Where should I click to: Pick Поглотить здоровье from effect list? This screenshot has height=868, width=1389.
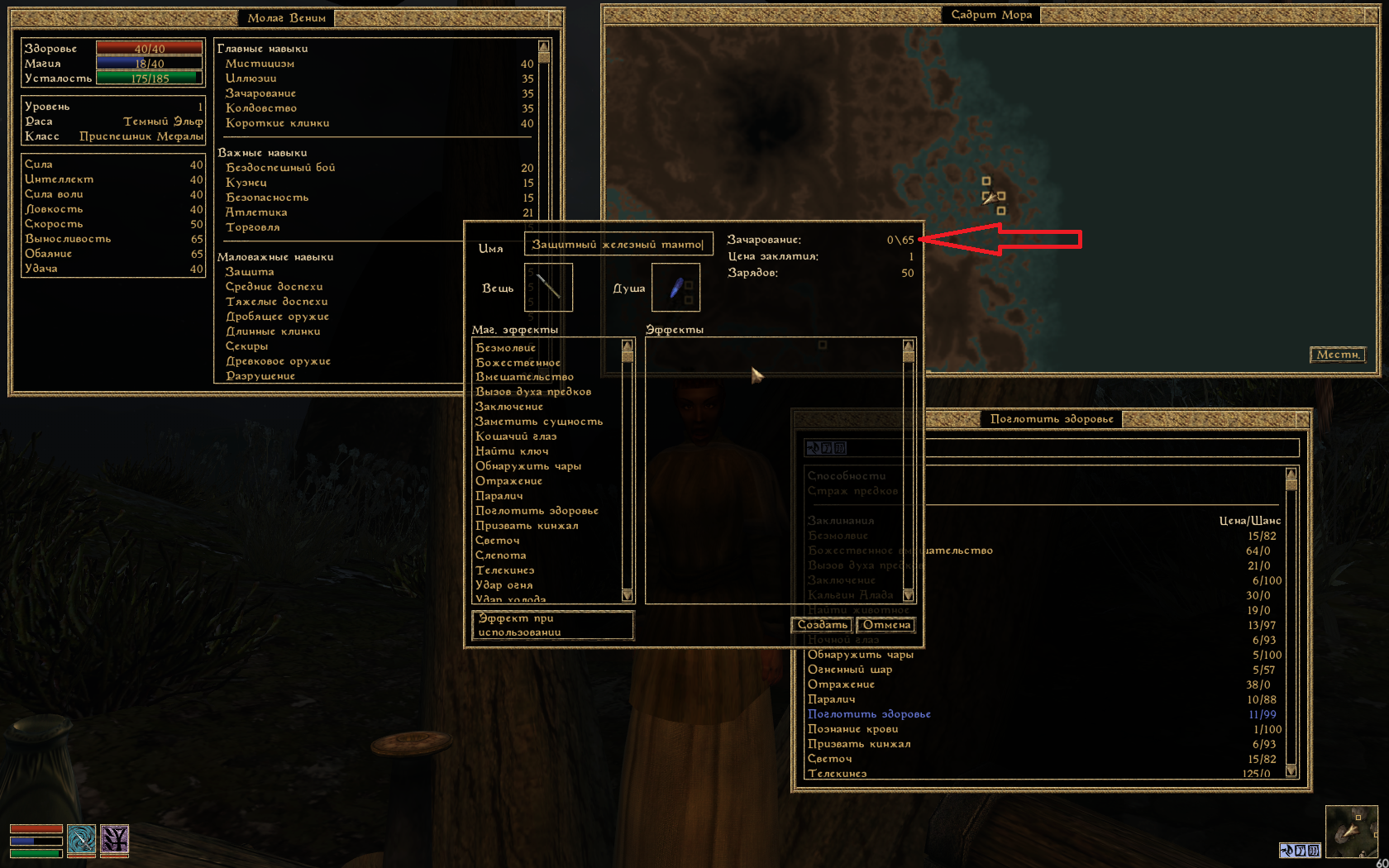point(537,511)
